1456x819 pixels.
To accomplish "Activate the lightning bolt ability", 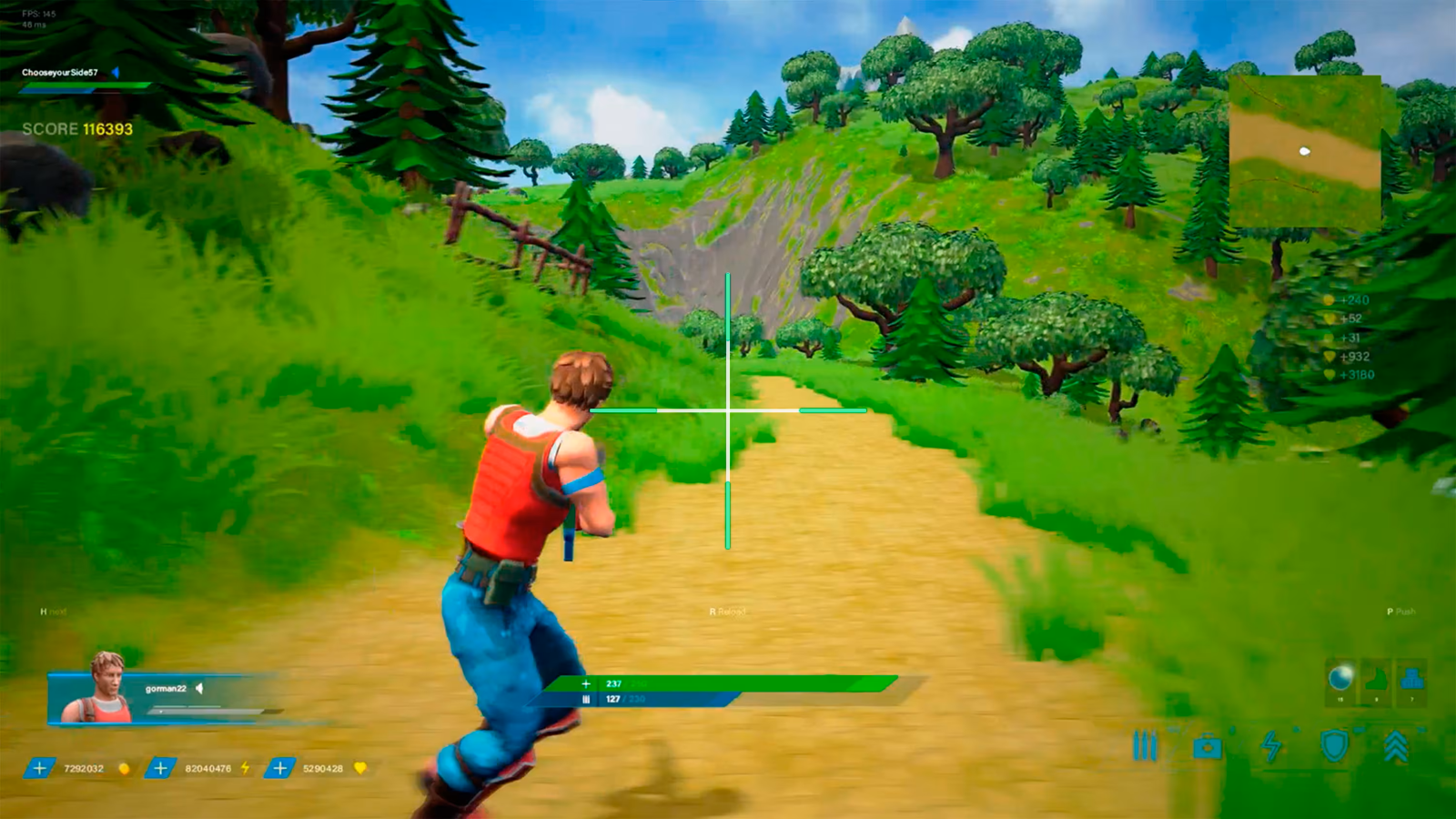I will coord(1270,746).
